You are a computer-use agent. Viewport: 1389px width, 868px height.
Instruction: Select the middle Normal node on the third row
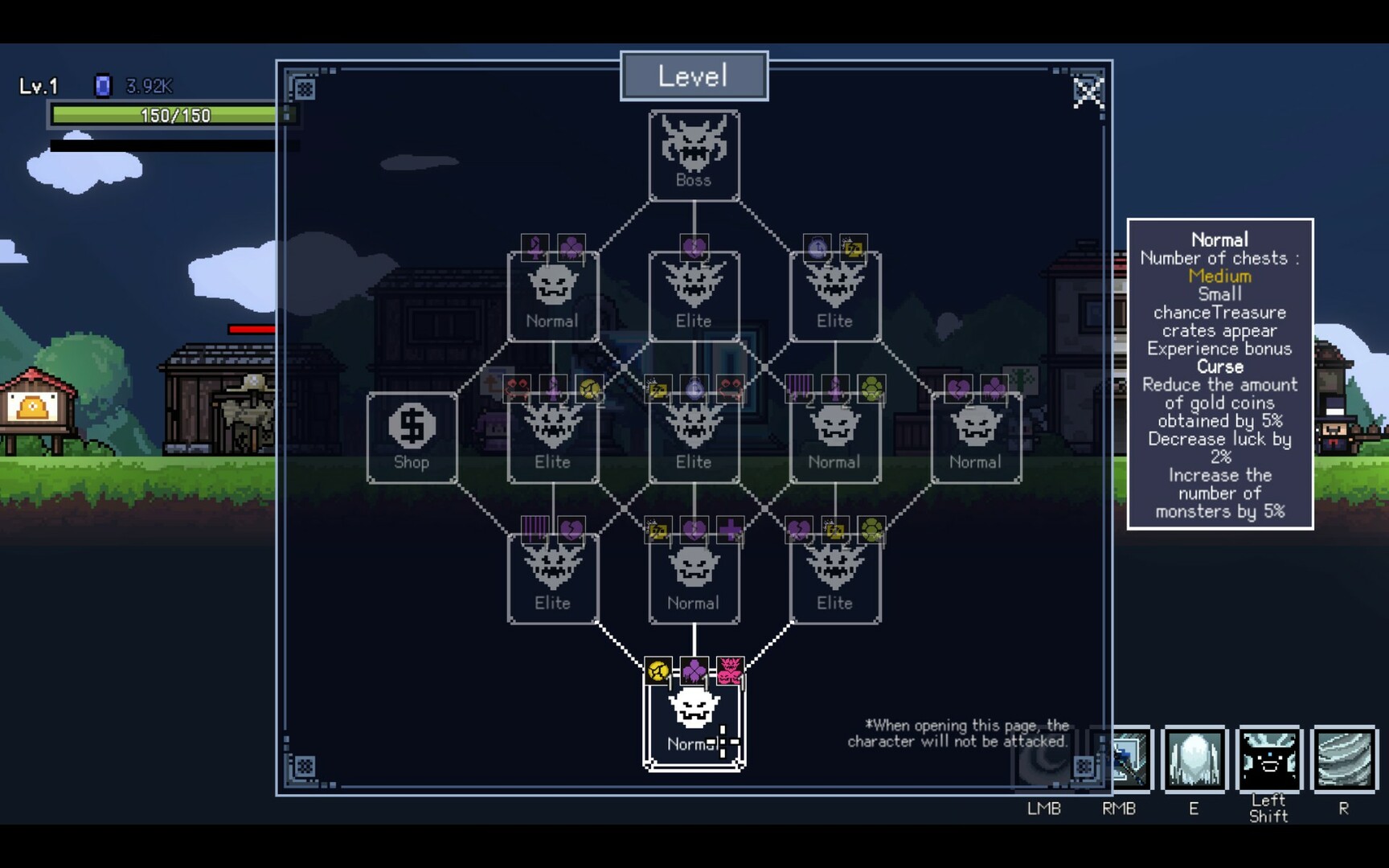(834, 436)
